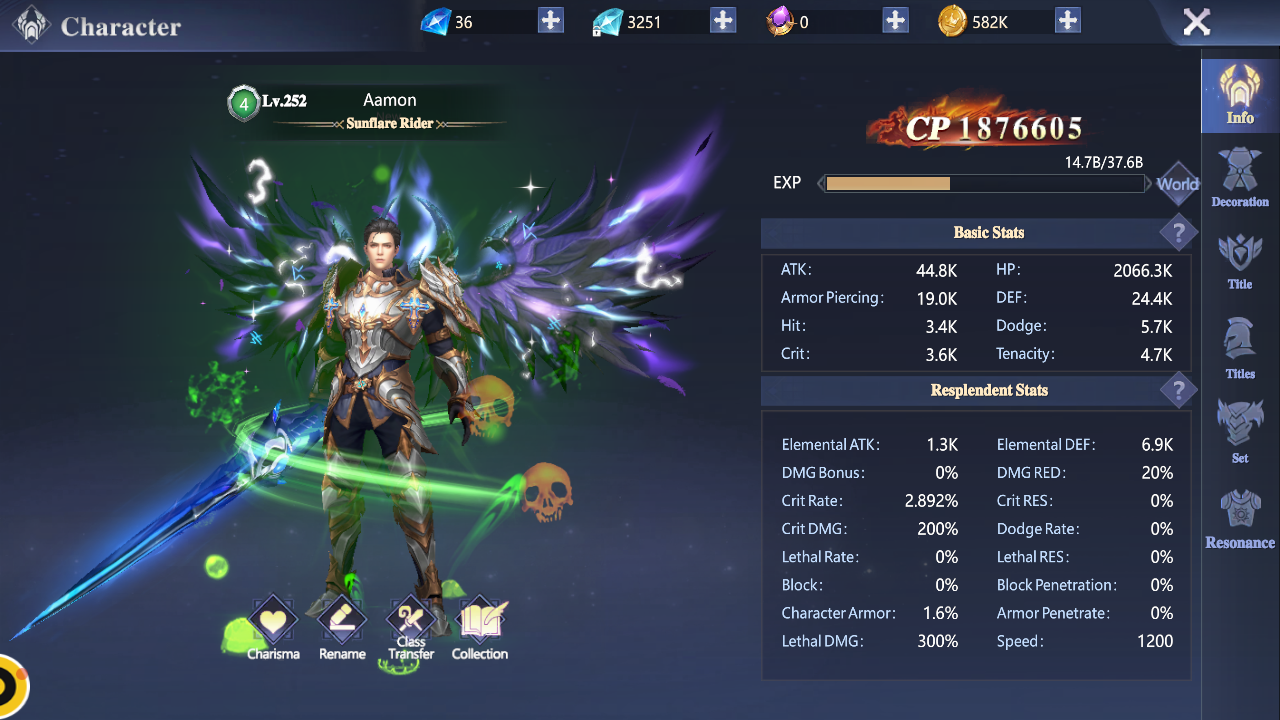Show help for Basic Stats
Viewport: 1280px width, 720px height.
click(1178, 233)
